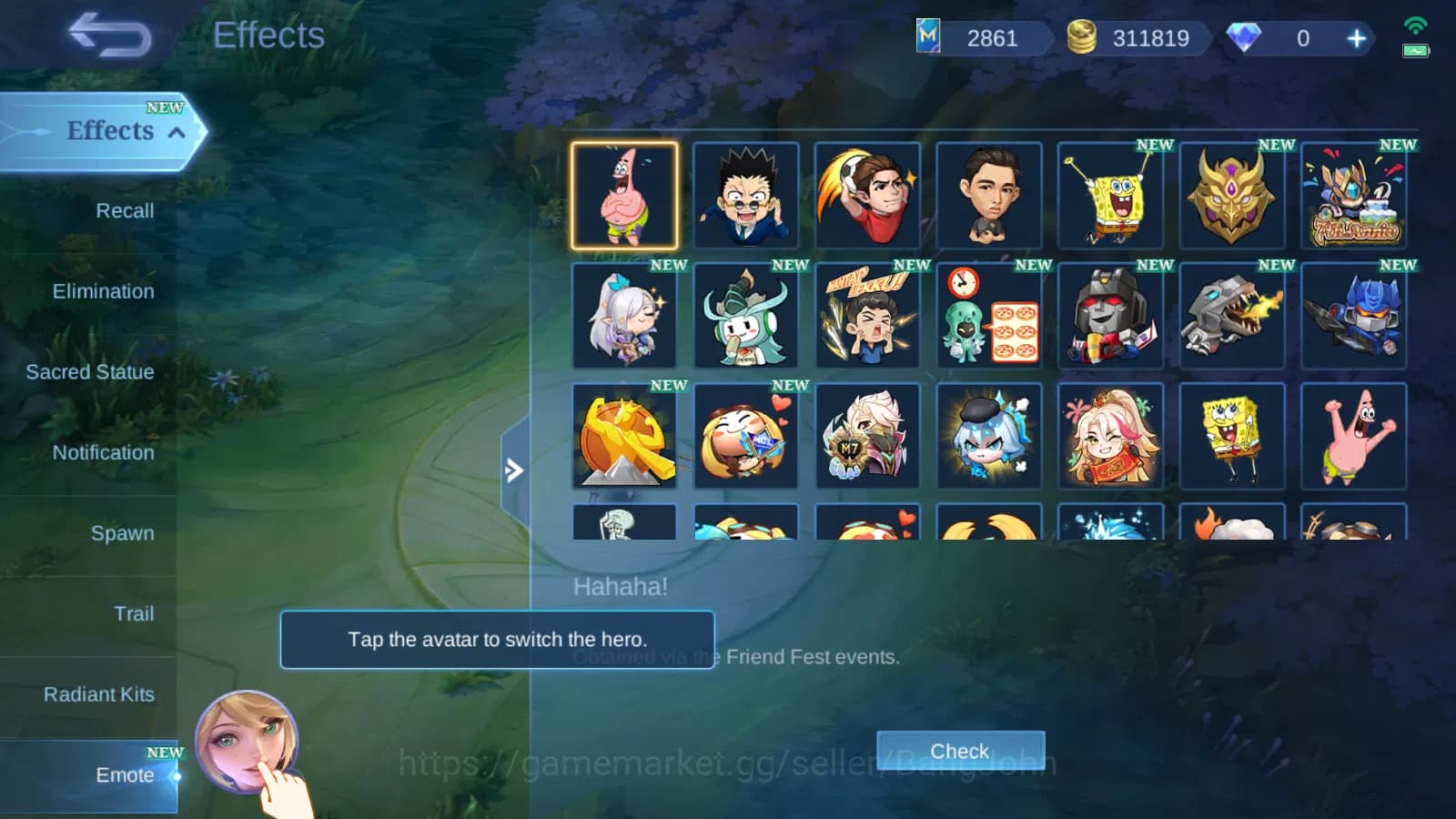Pick the flaming mechanical dragon emote
This screenshot has width=1456, height=819.
pyautogui.click(x=1232, y=316)
